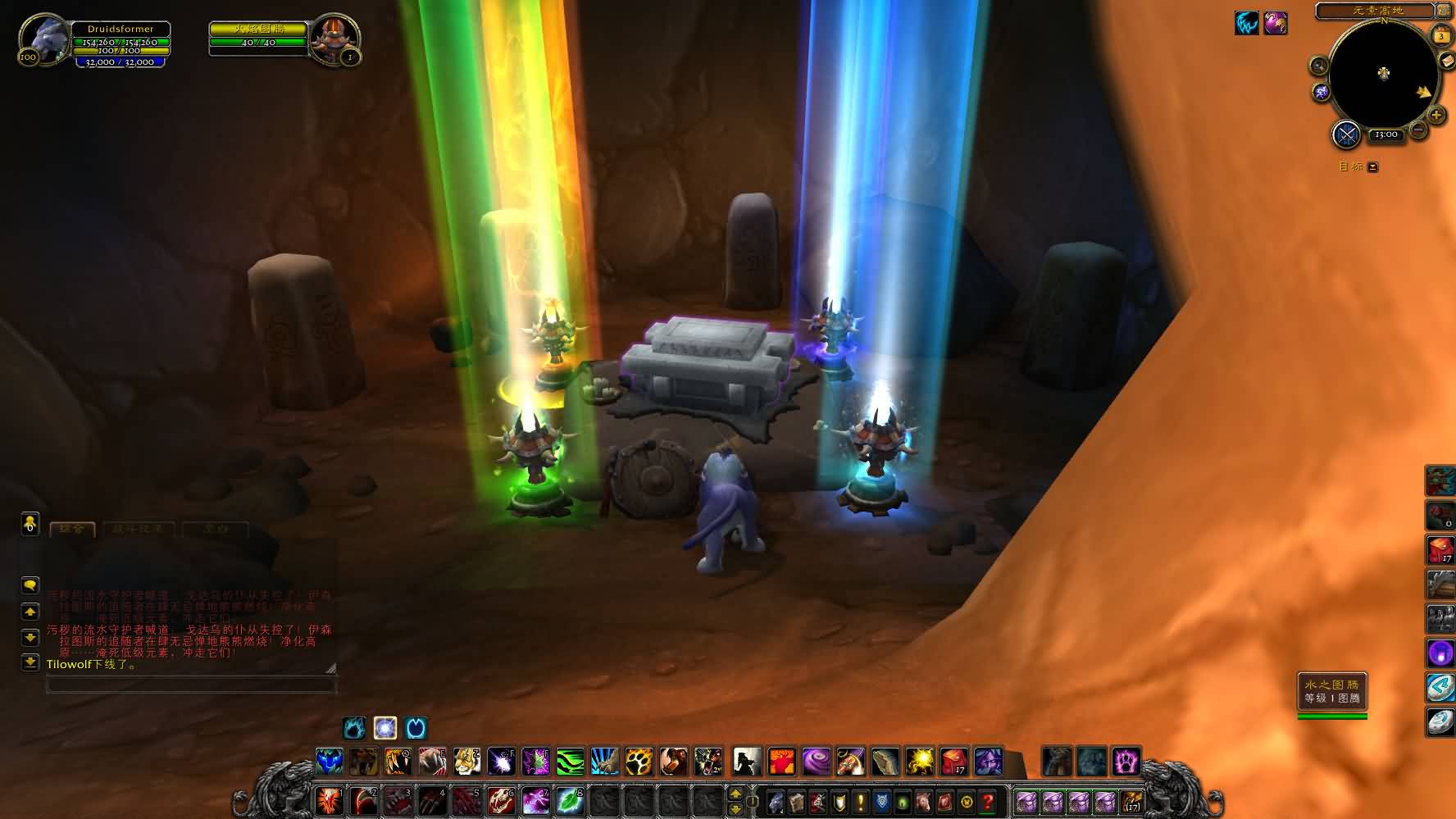This screenshot has height=819, width=1456.
Task: Jump chat to bottom with underlined arrow
Action: pos(30,662)
